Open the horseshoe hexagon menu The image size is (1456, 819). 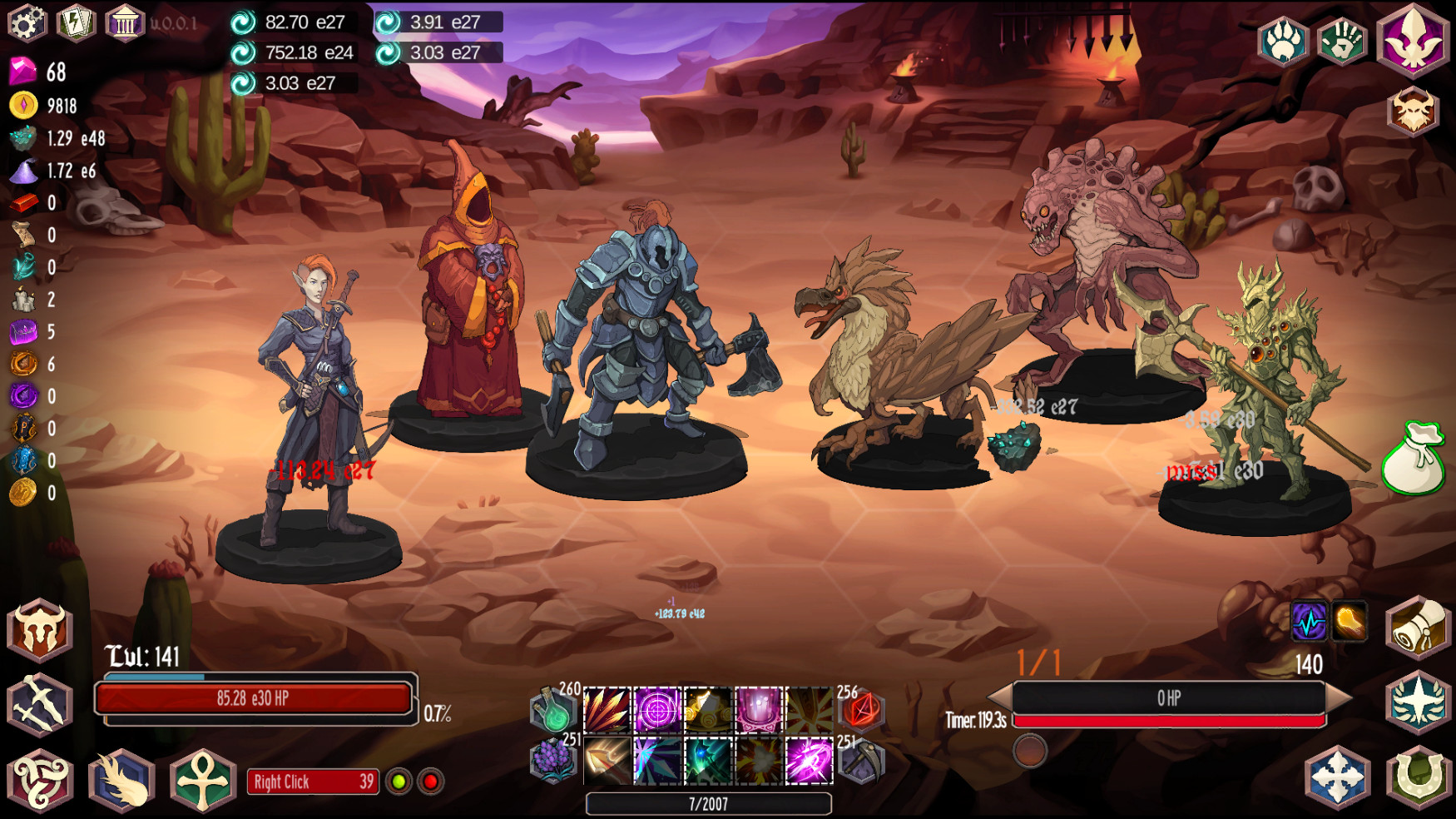(1418, 778)
